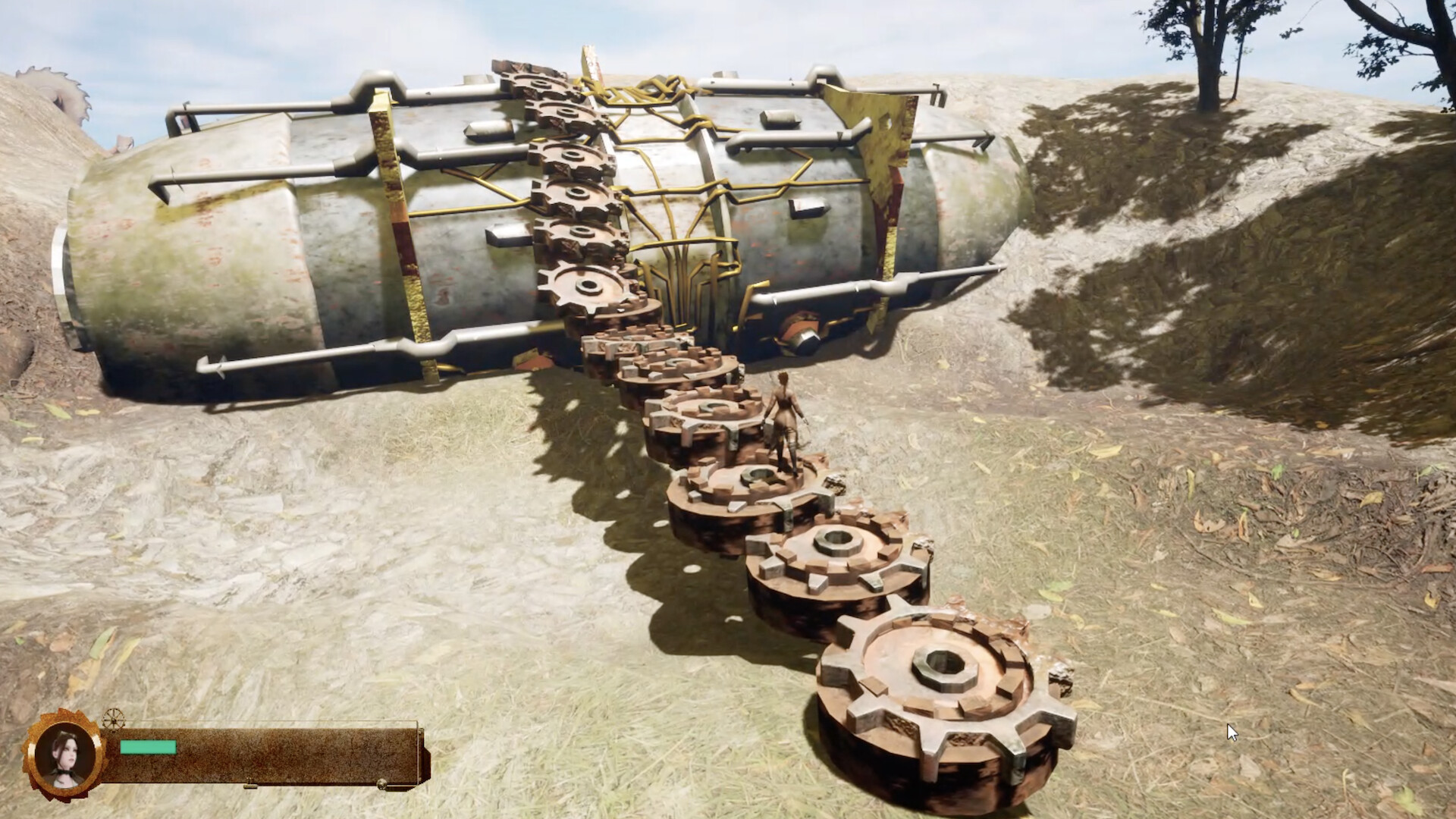Select the long brown HUD status bar
1456x819 pixels.
tap(265, 758)
